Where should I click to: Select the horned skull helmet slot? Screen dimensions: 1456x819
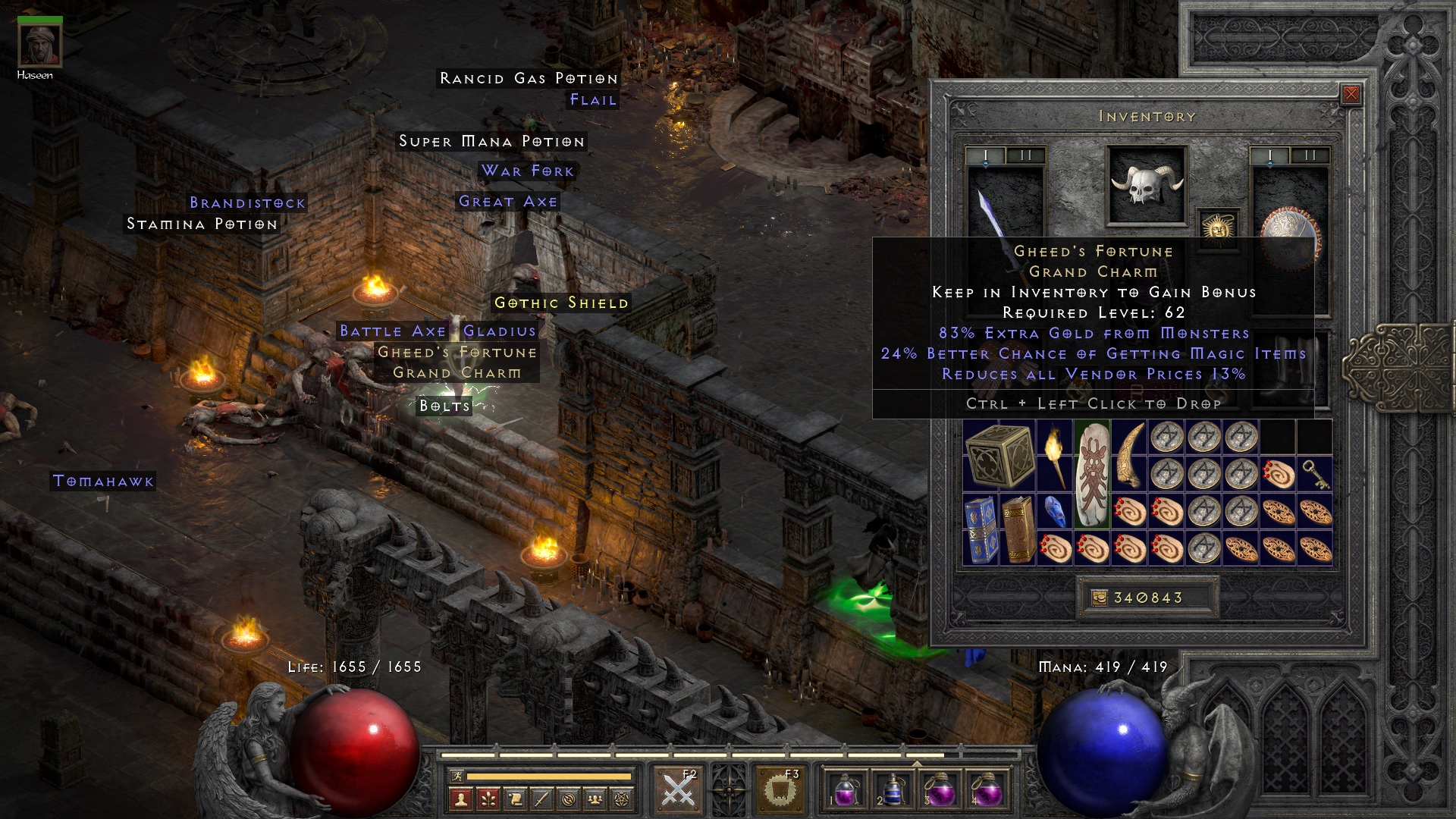(1146, 186)
